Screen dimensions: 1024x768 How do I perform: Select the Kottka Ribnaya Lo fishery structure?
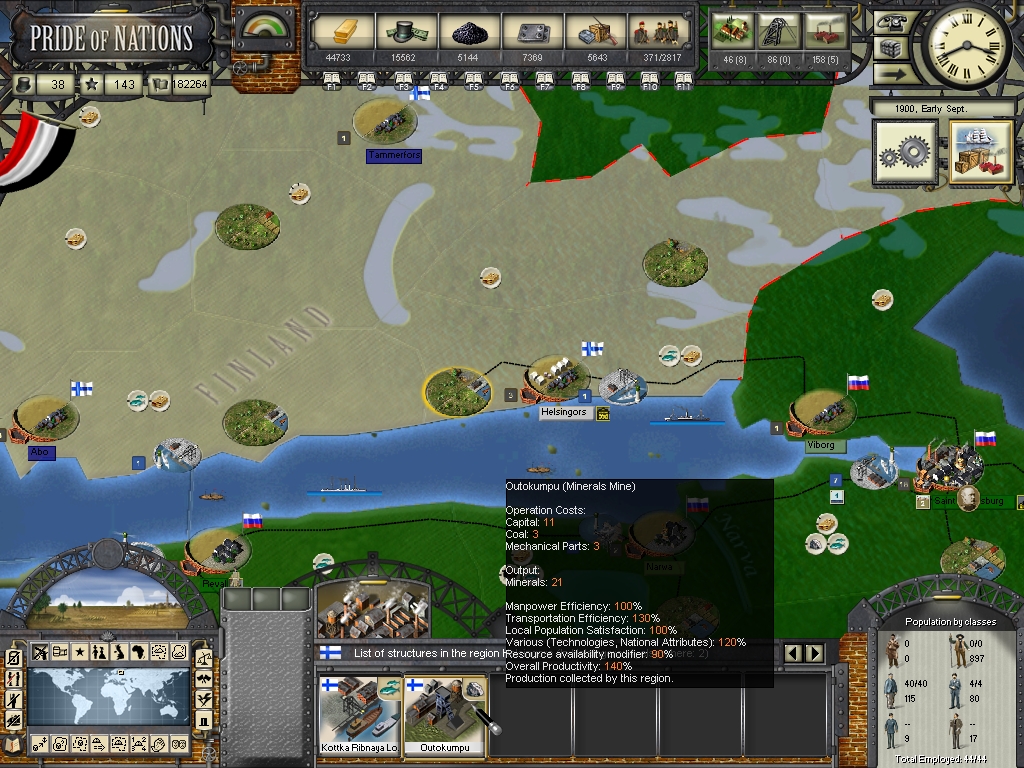click(x=359, y=714)
